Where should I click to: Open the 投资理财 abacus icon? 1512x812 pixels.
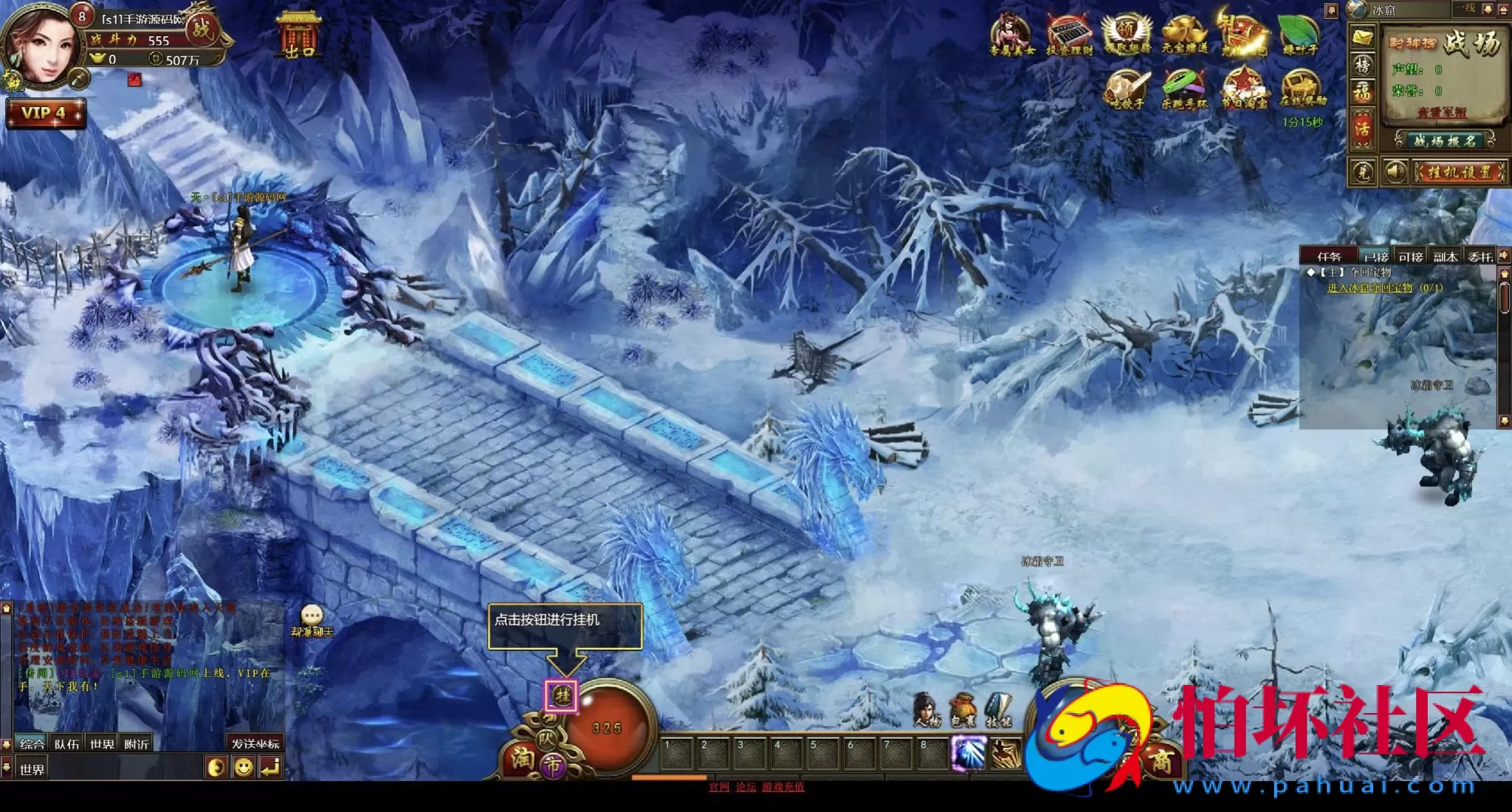[x=1068, y=34]
